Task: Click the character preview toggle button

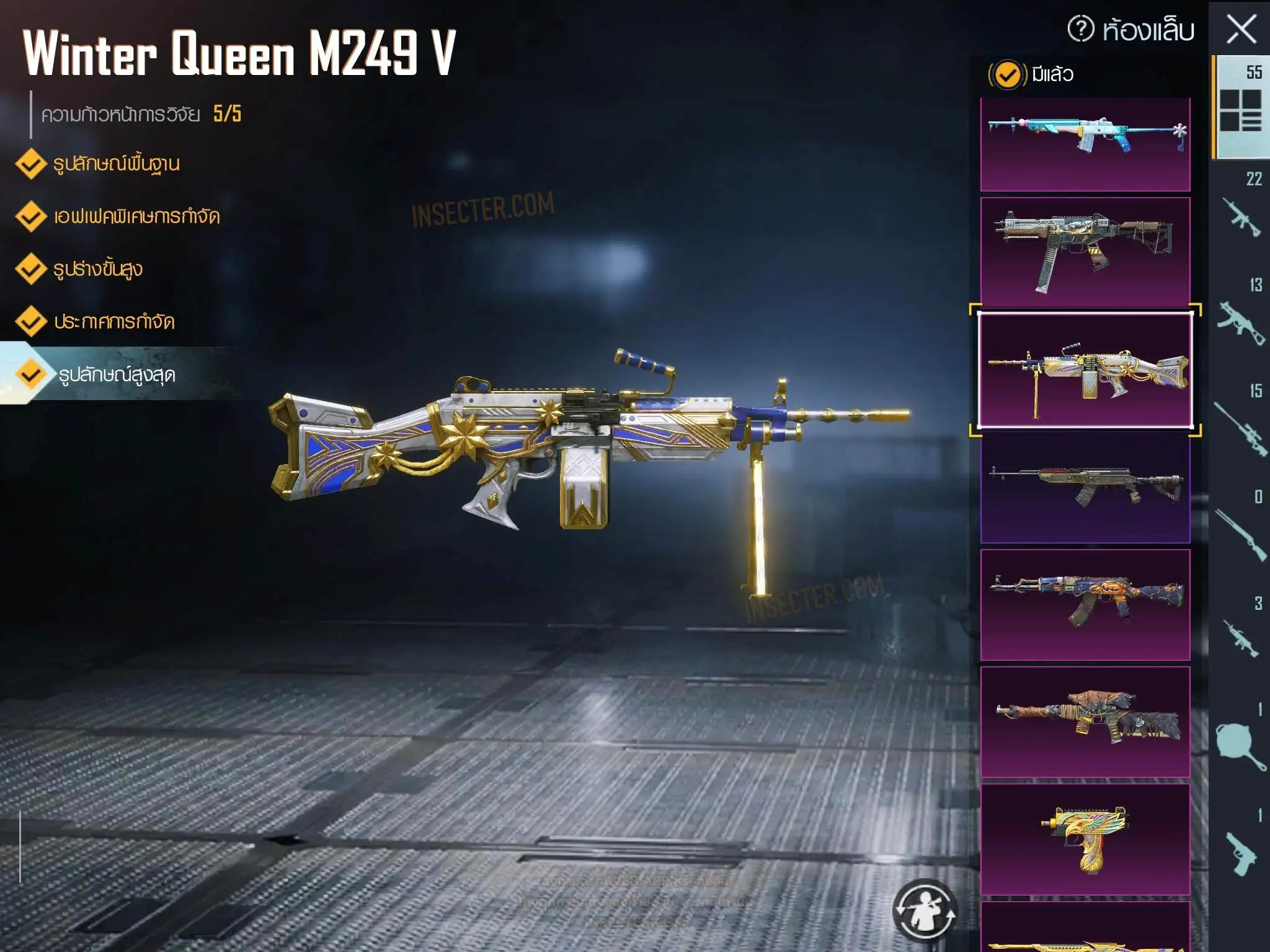Action: pyautogui.click(x=925, y=910)
